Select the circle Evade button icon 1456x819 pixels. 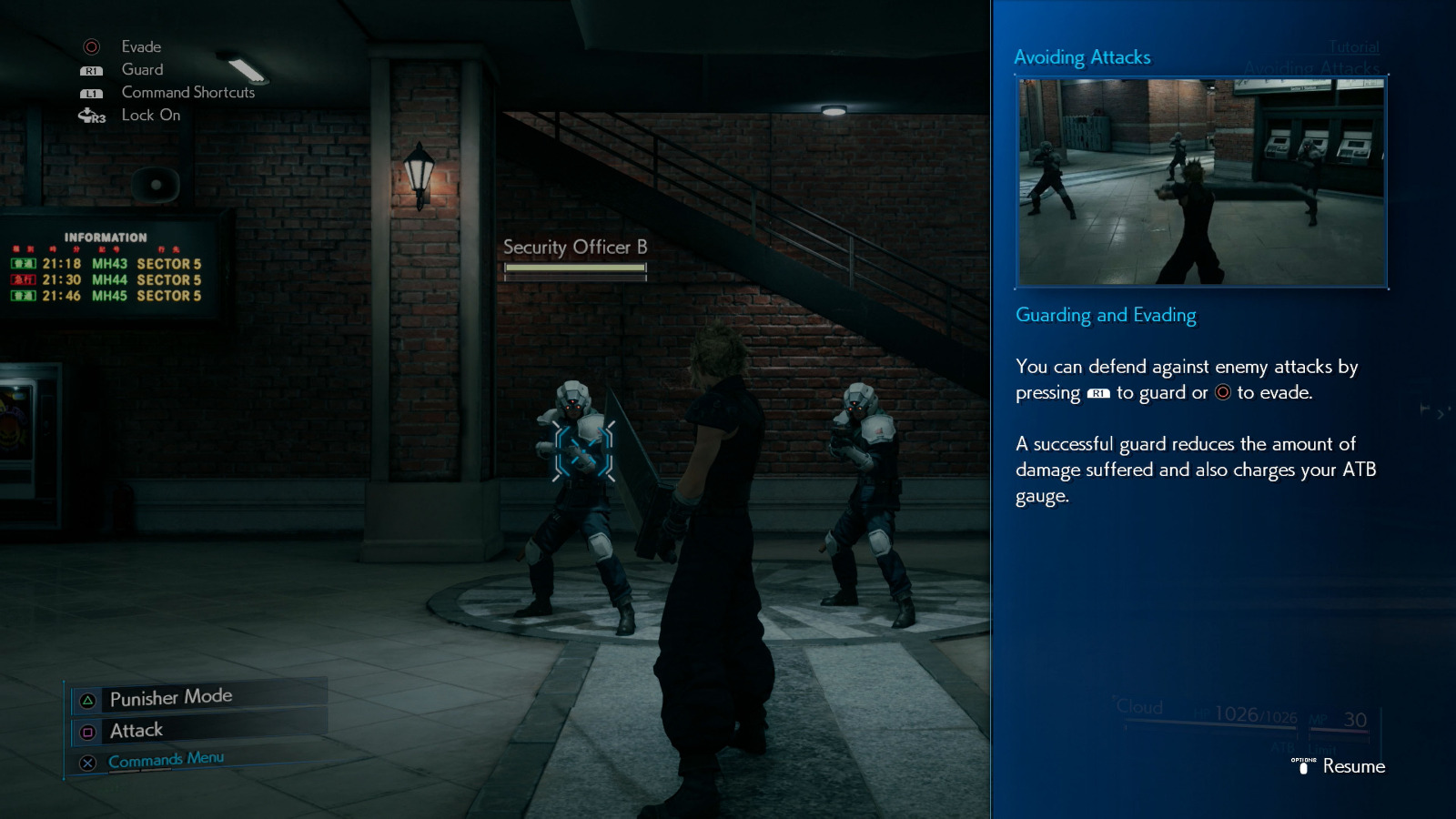(92, 46)
